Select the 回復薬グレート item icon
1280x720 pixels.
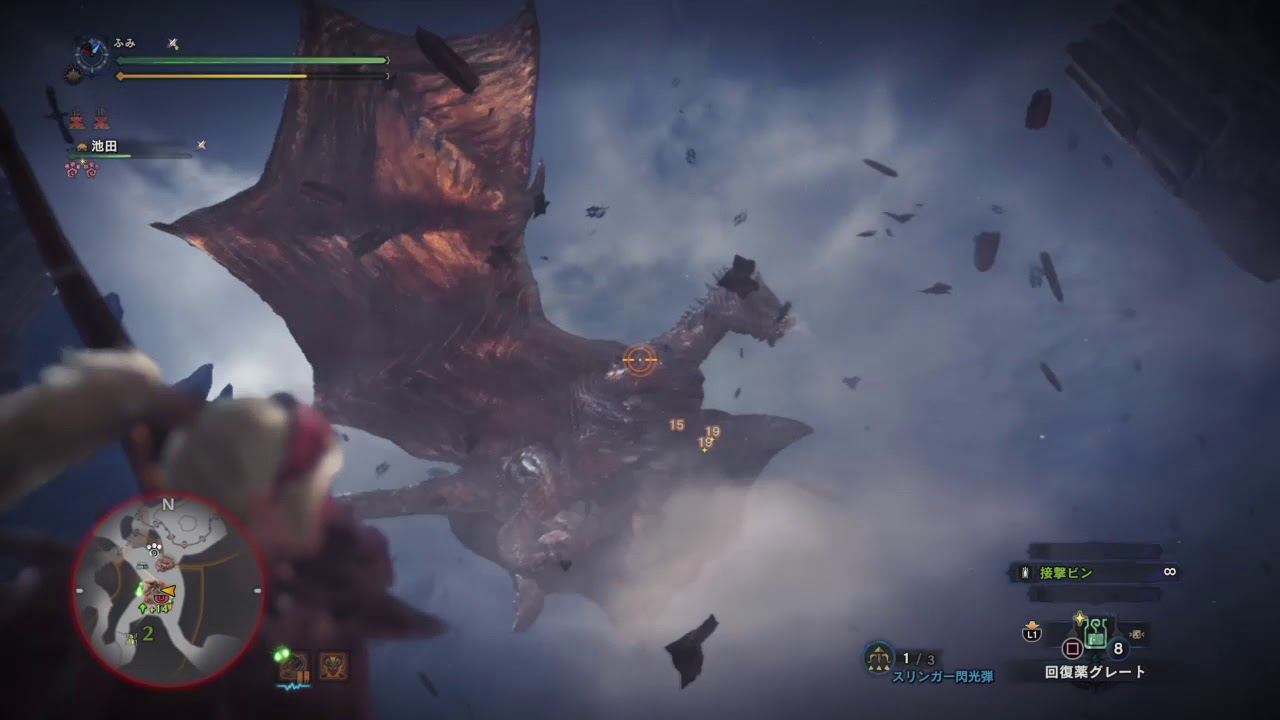1096,633
